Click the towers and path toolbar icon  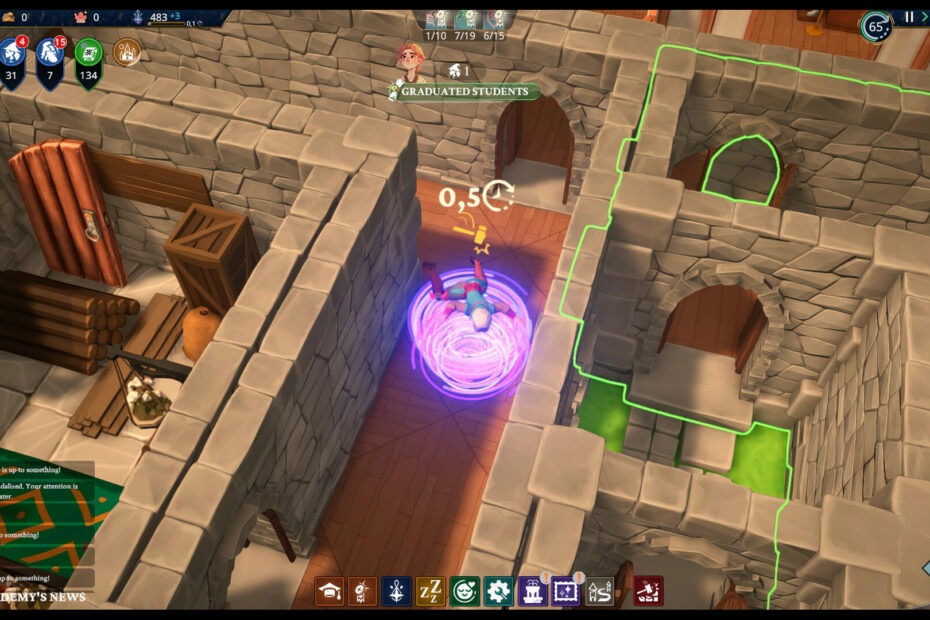click(x=600, y=591)
